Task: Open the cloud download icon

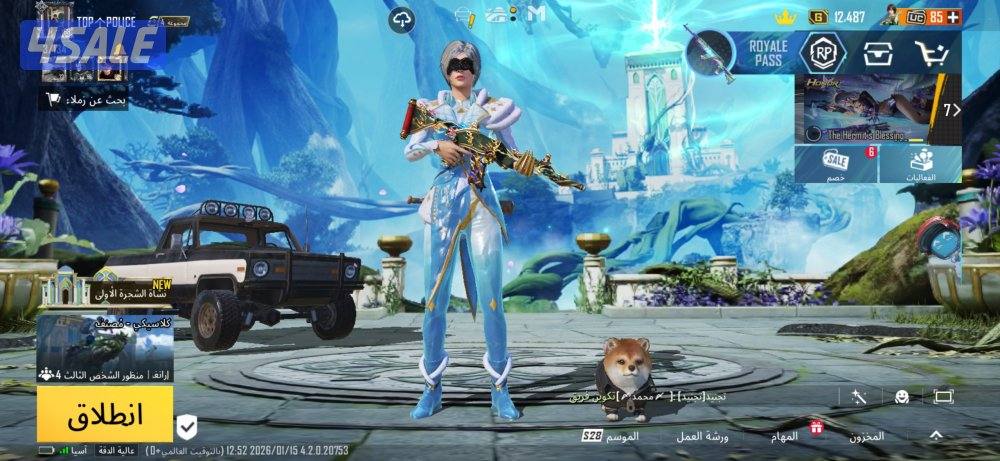Action: 403,18
